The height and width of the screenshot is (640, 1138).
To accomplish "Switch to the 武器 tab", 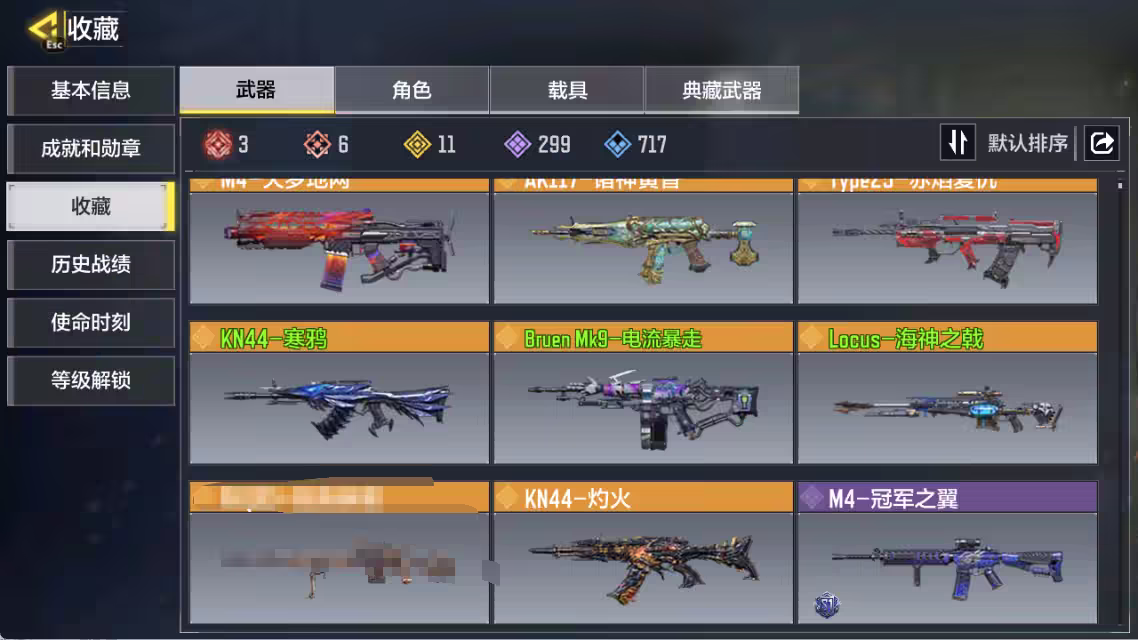I will (x=256, y=91).
